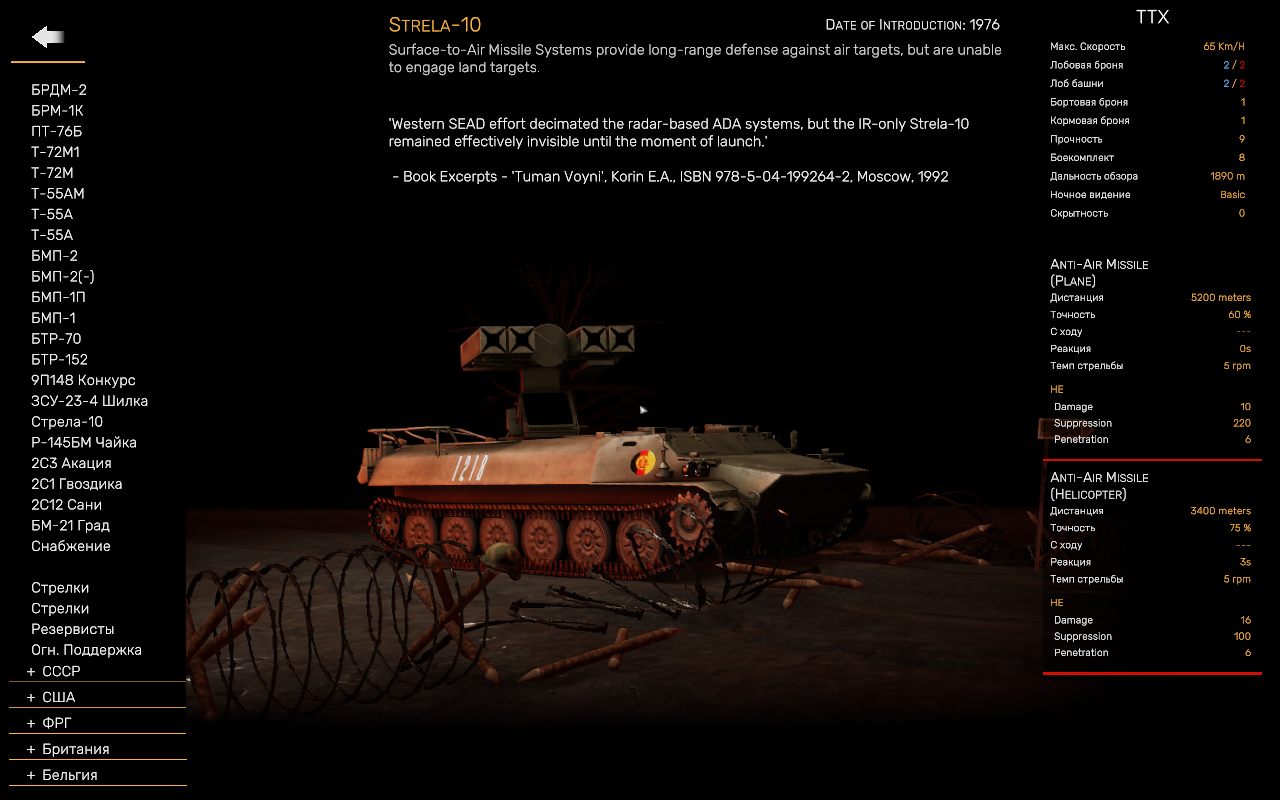The image size is (1280, 800).
Task: Show the ЗСУ-23-4 Шилка unit
Action: click(89, 401)
